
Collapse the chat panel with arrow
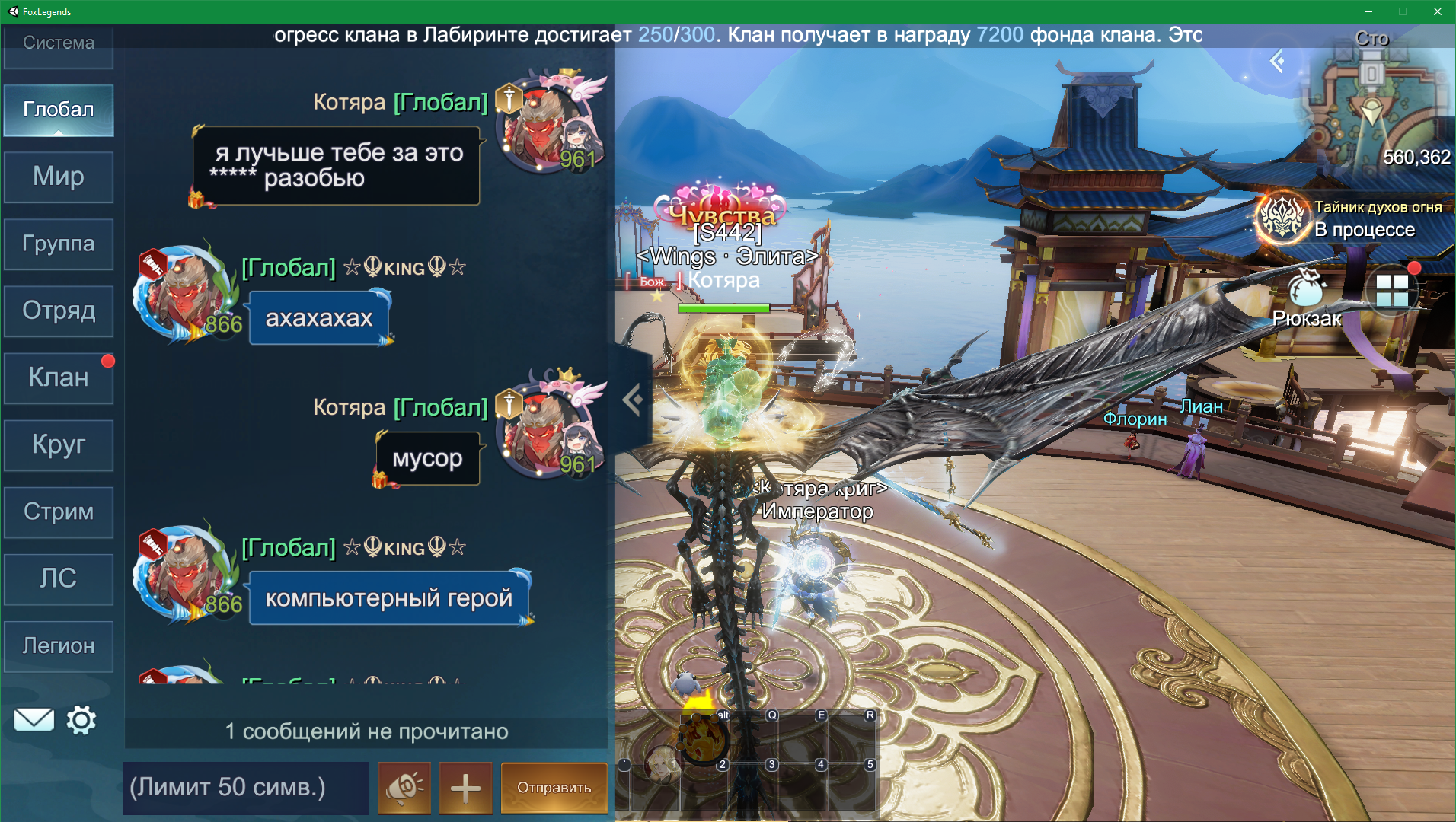[x=632, y=399]
